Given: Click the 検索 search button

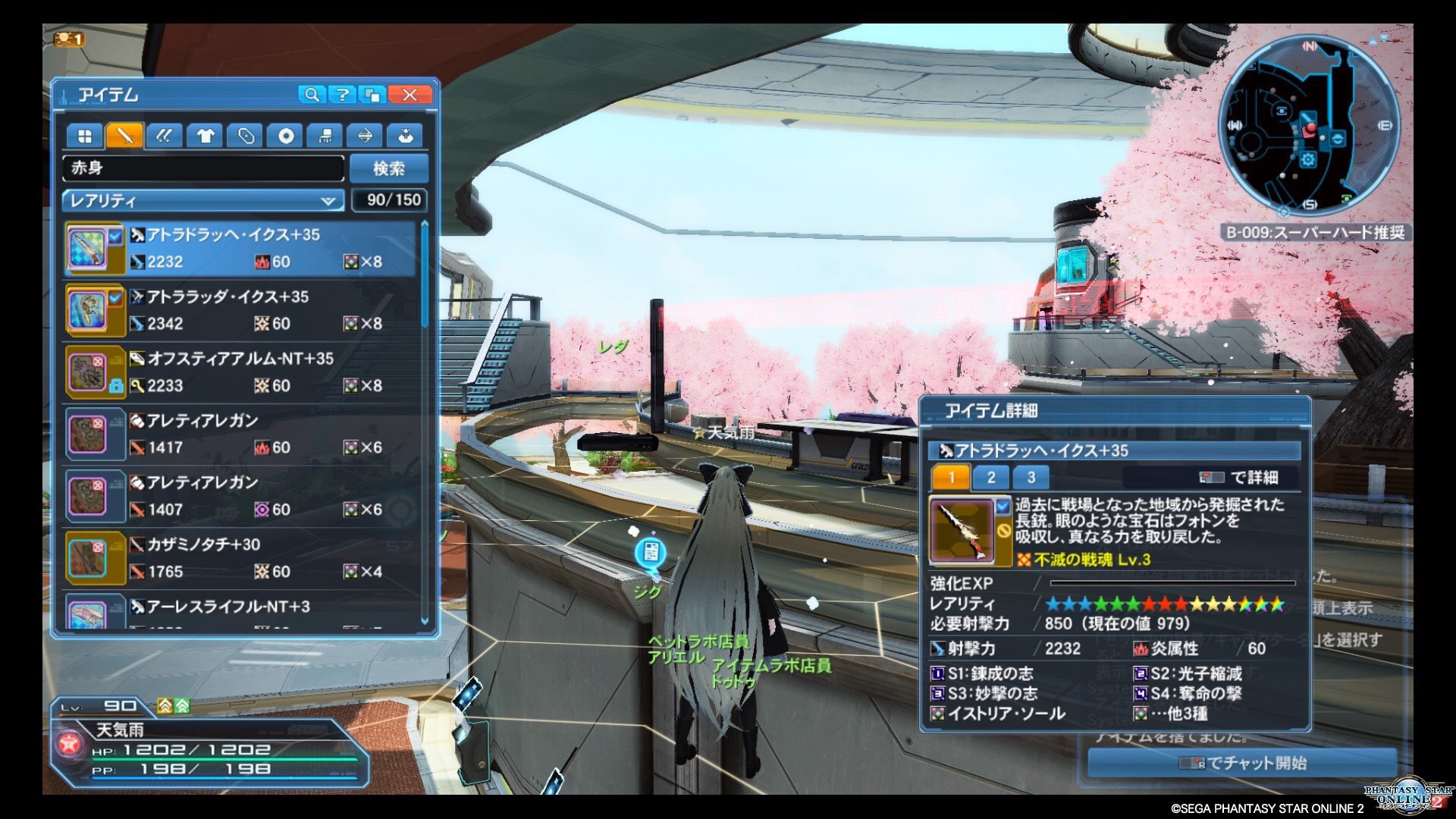Looking at the screenshot, I should [x=389, y=168].
